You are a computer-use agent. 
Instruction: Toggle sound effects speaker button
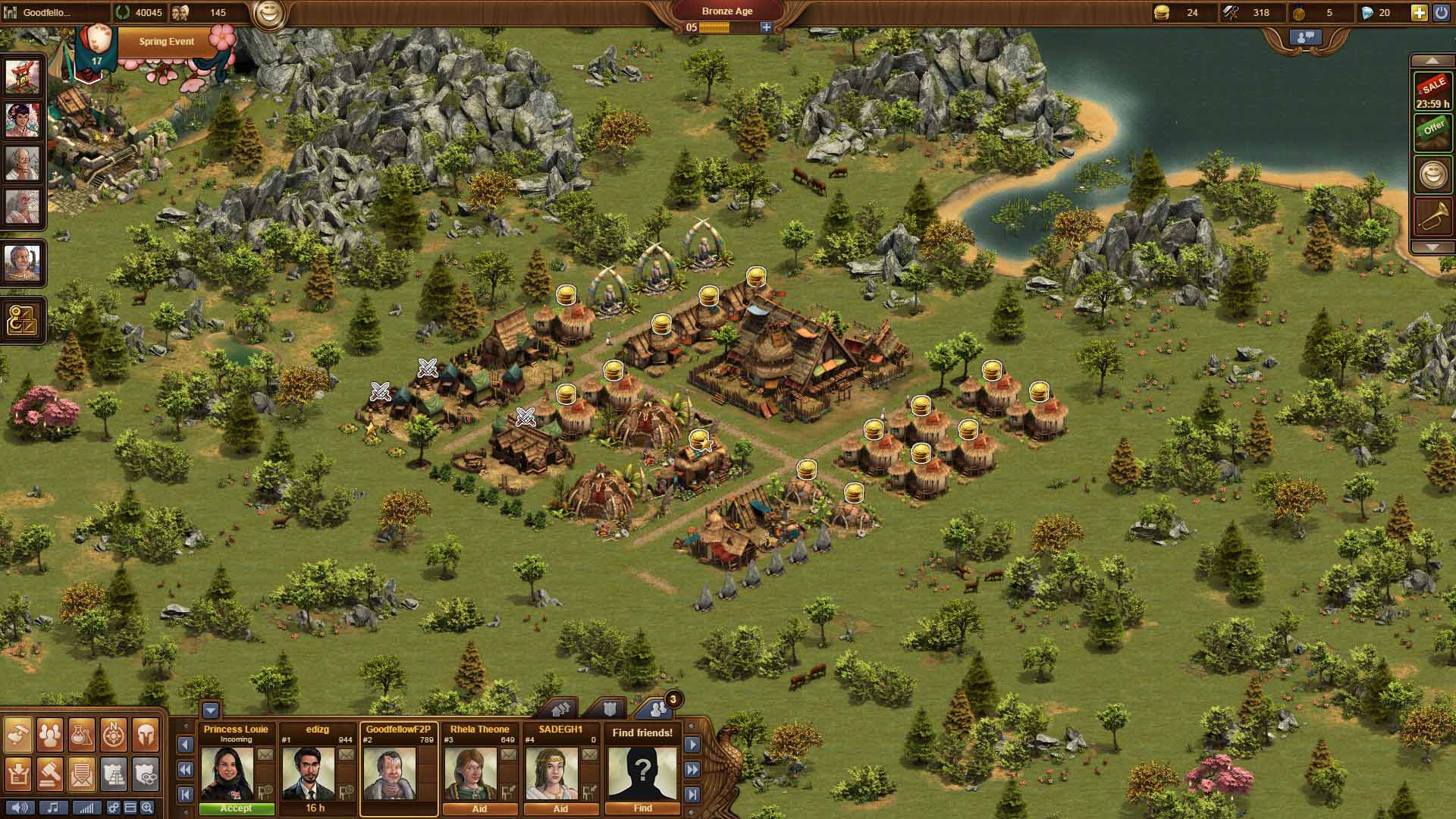pos(20,808)
